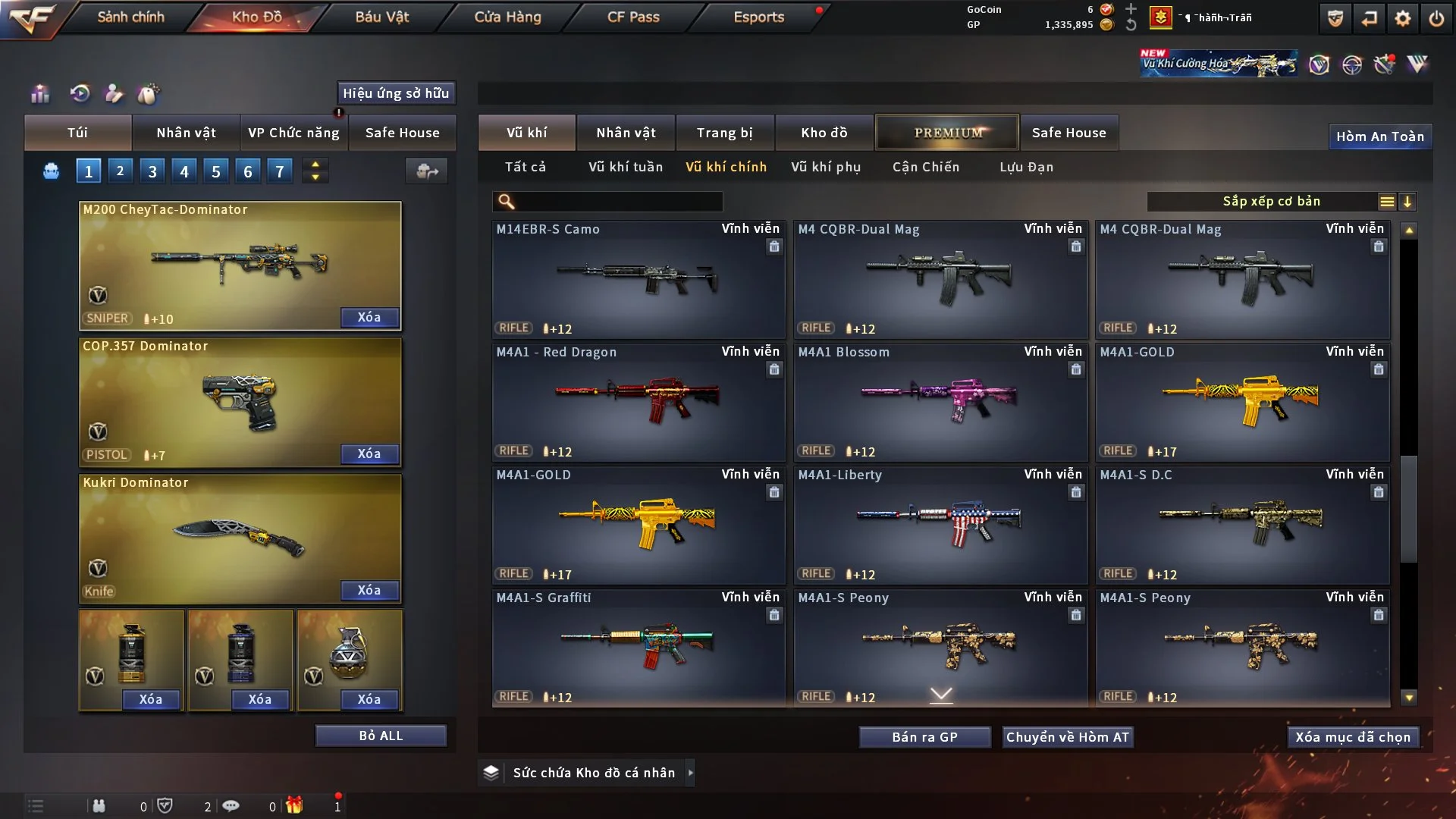Screen dimensions: 1456x819
Task: Open the CF Pass menu
Action: coord(633,17)
